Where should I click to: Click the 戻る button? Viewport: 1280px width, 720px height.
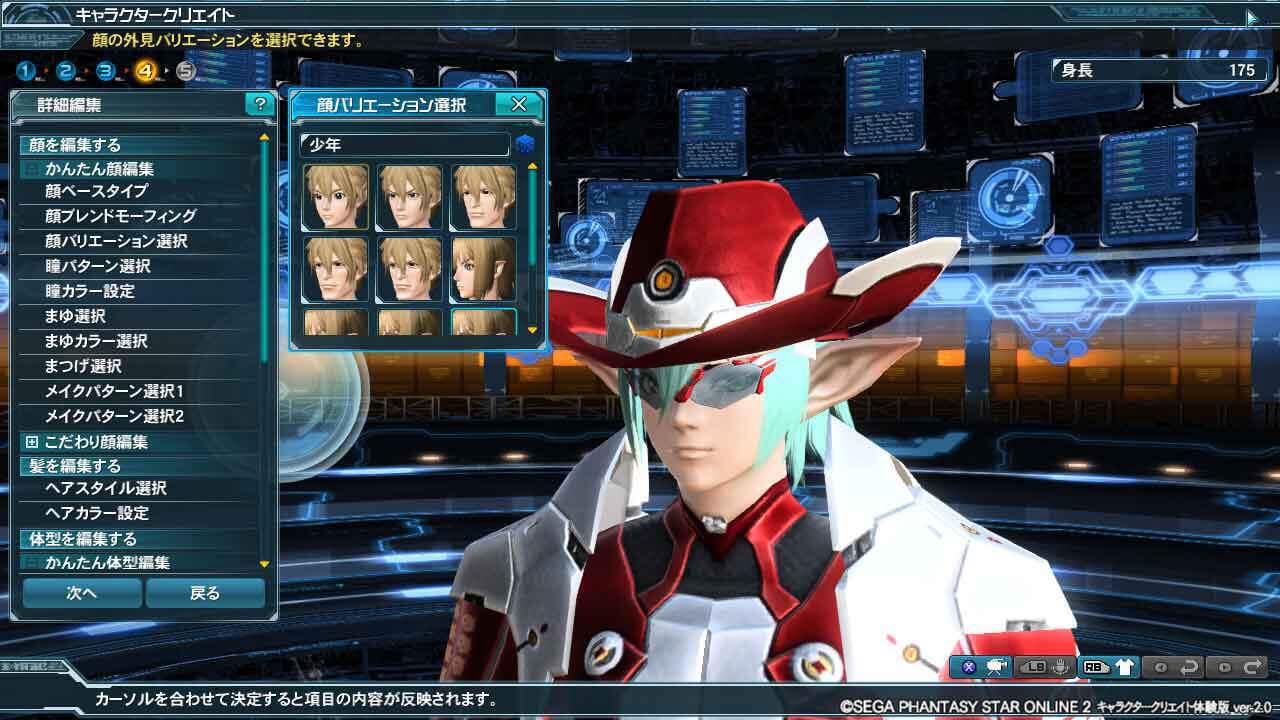205,593
